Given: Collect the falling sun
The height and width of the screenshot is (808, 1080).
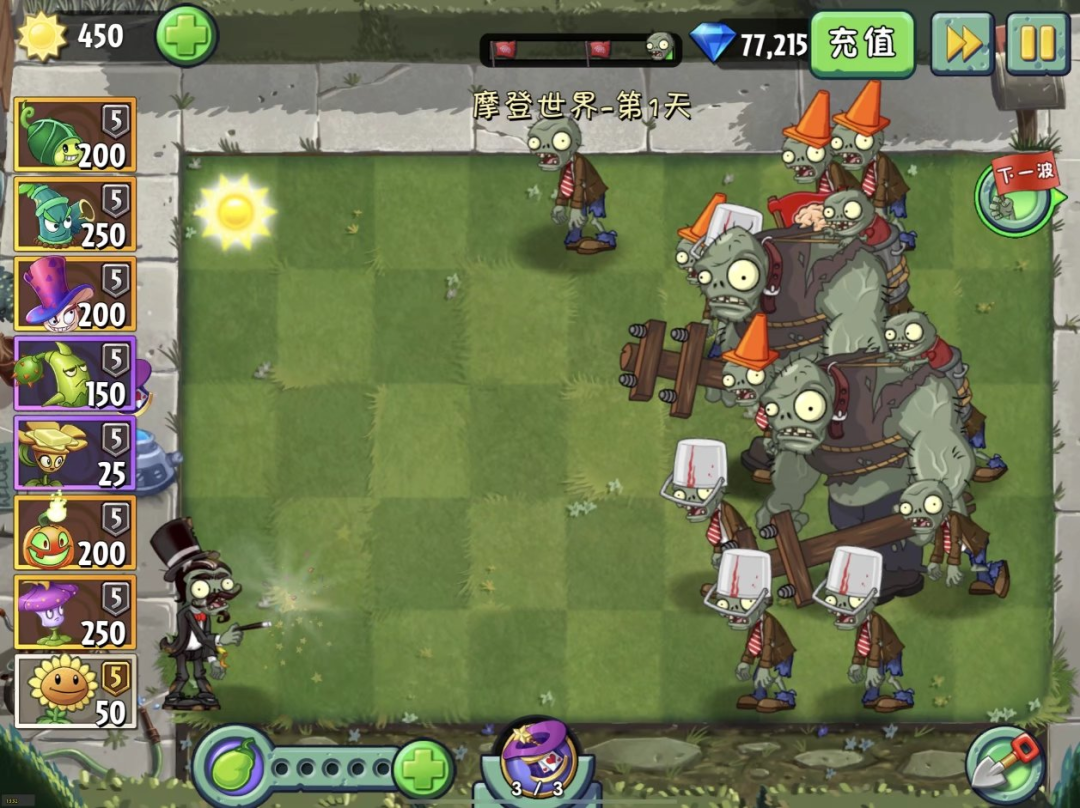Looking at the screenshot, I should 235,211.
